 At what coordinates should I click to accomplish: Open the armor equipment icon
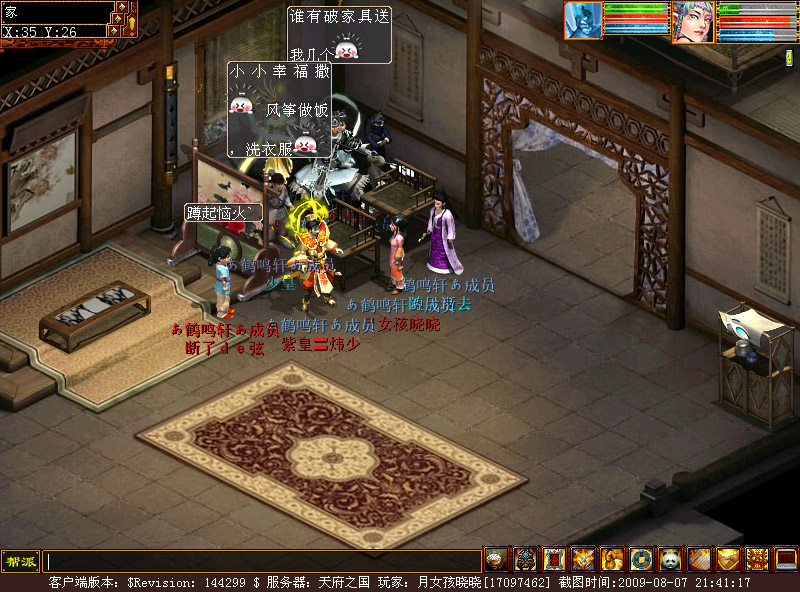click(x=525, y=559)
